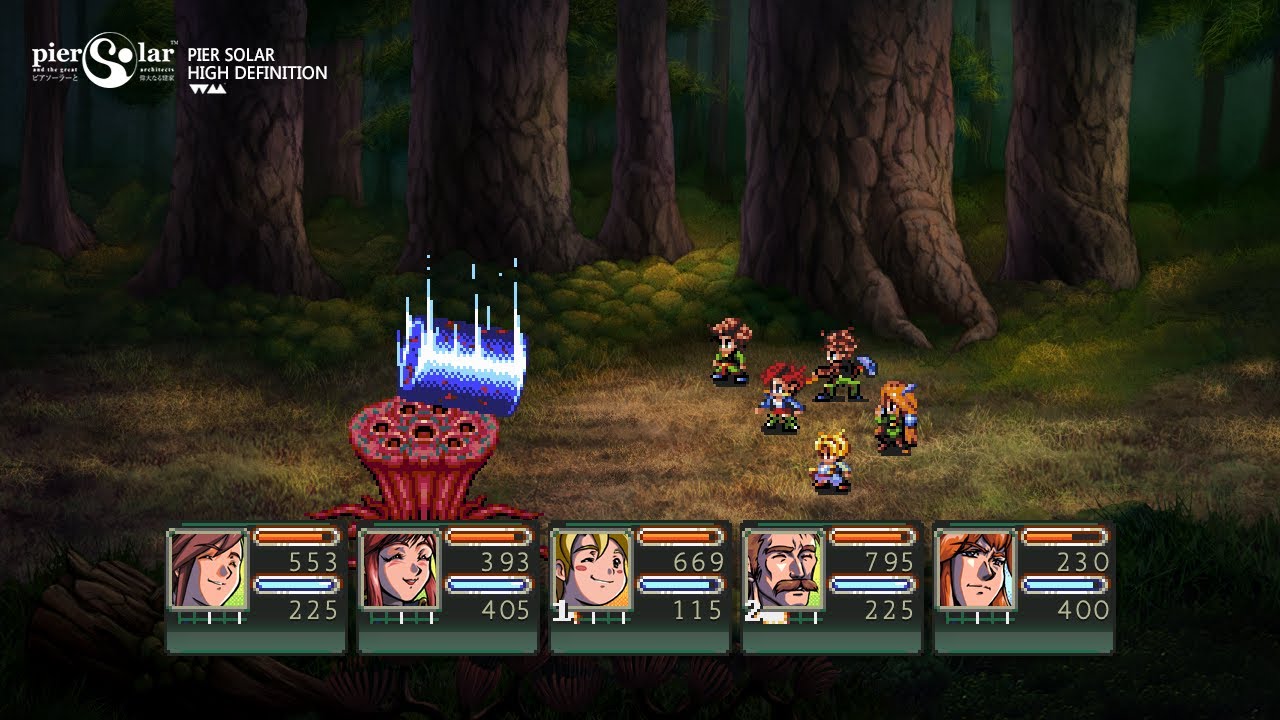The width and height of the screenshot is (1280, 720).
Task: Click the Pier Solar logo watermark
Action: [x=105, y=61]
